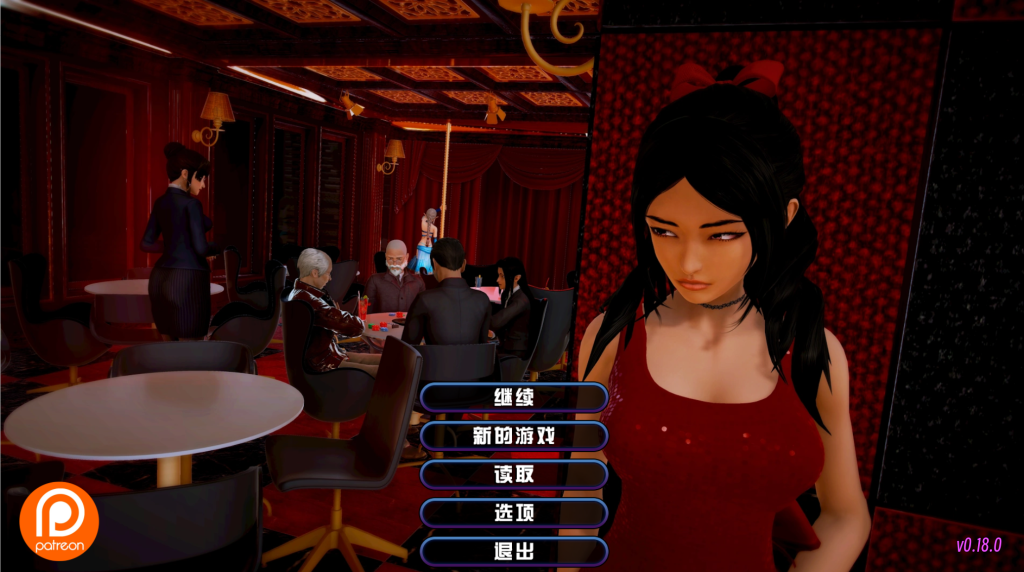Start a new game via 新的游戏
The image size is (1024, 572).
point(514,436)
